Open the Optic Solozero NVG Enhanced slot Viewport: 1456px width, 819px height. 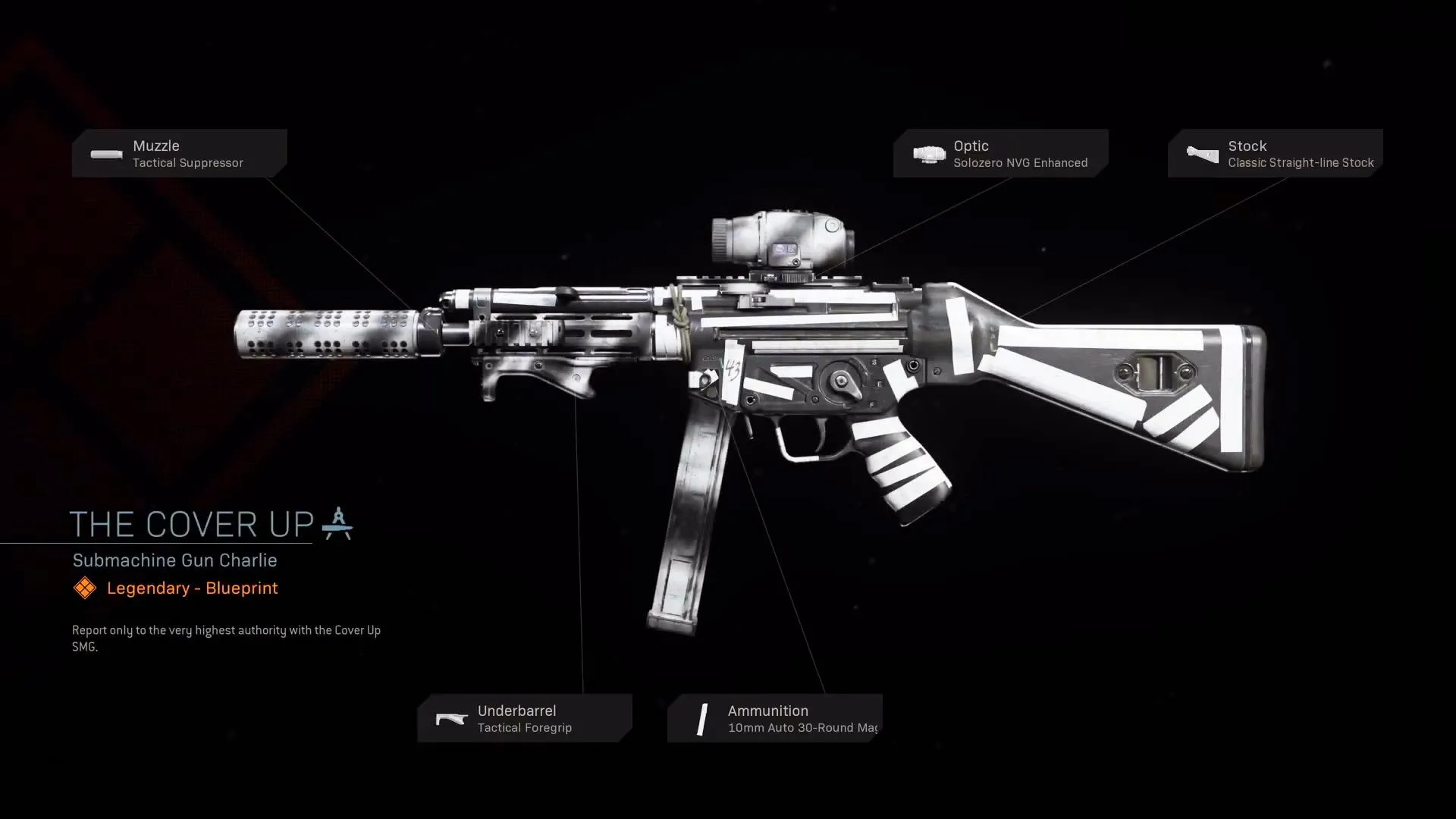pyautogui.click(x=1000, y=153)
